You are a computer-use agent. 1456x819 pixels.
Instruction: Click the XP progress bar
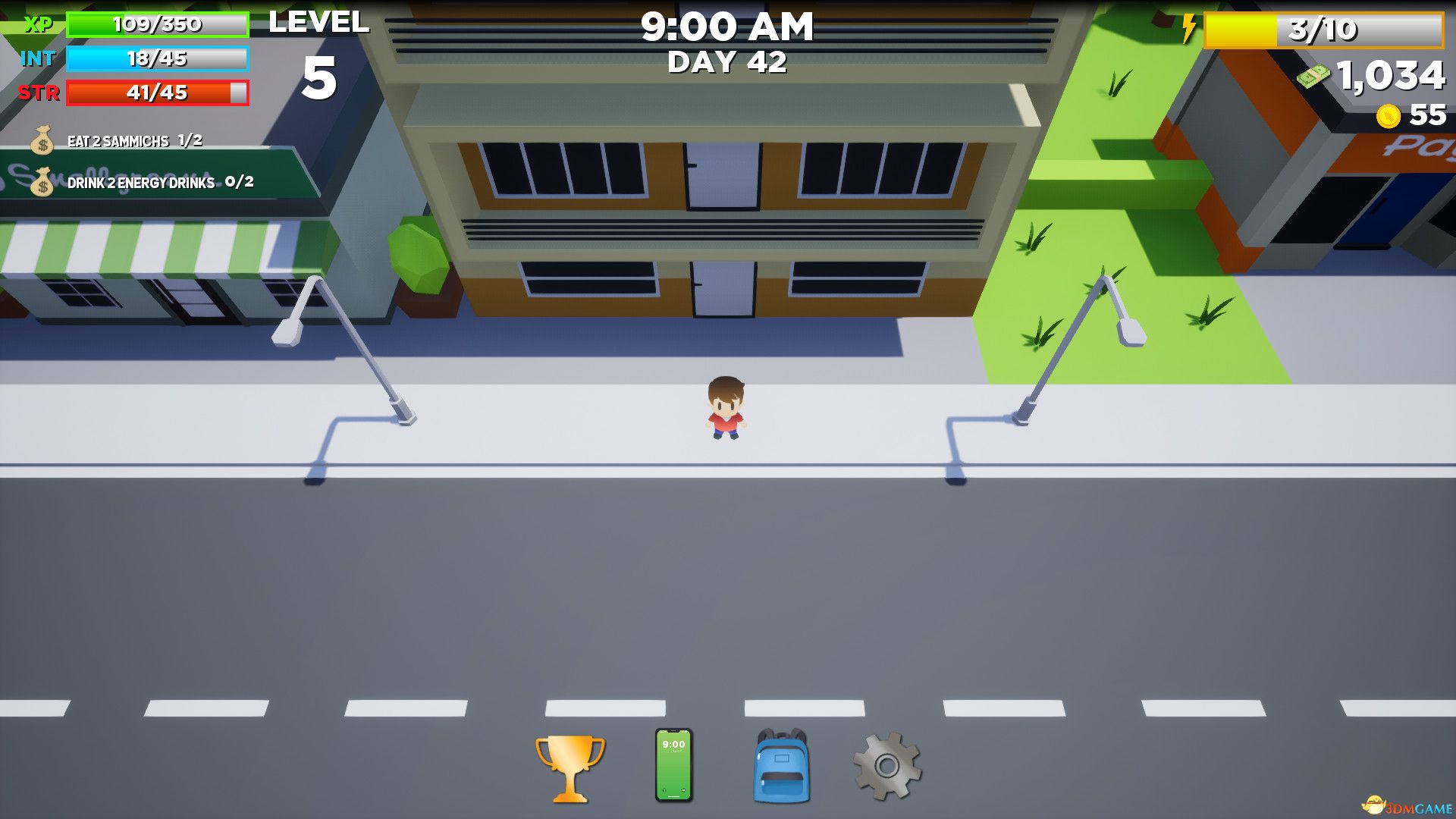pyautogui.click(x=157, y=25)
